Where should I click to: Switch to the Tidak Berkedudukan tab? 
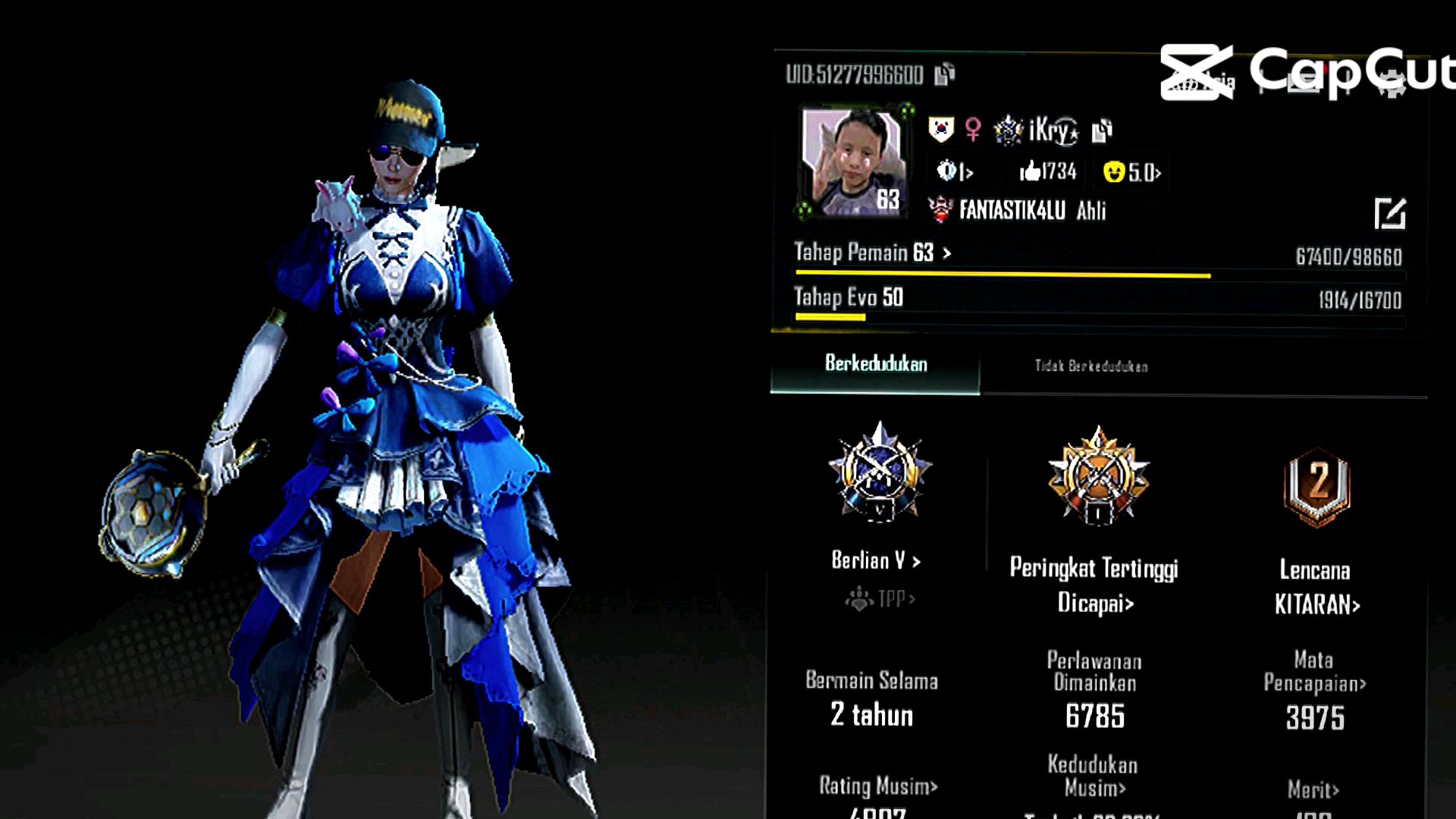pos(1090,366)
